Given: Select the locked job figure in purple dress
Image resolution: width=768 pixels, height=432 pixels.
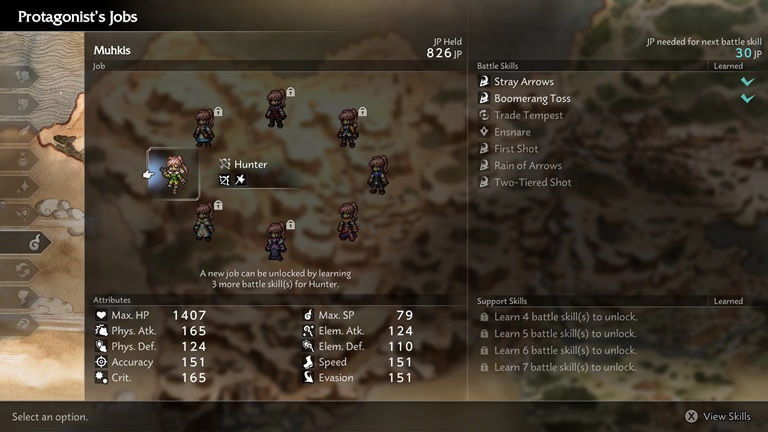Looking at the screenshot, I should tap(275, 241).
